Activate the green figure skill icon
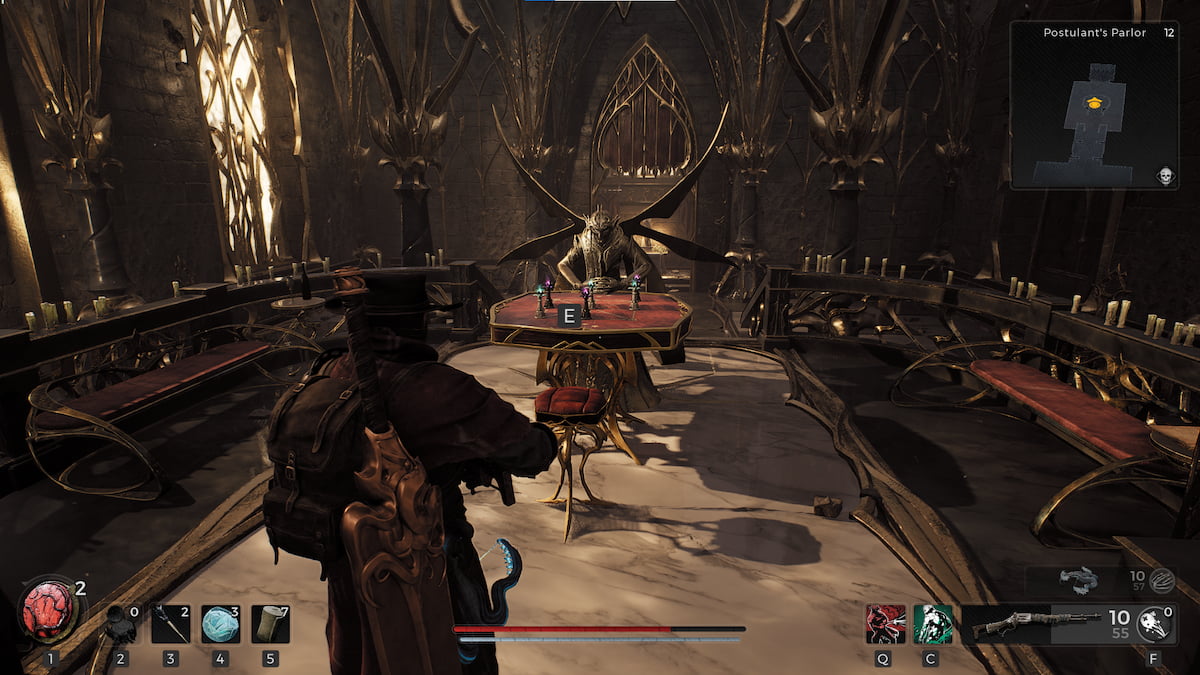Image resolution: width=1200 pixels, height=675 pixels. 933,623
